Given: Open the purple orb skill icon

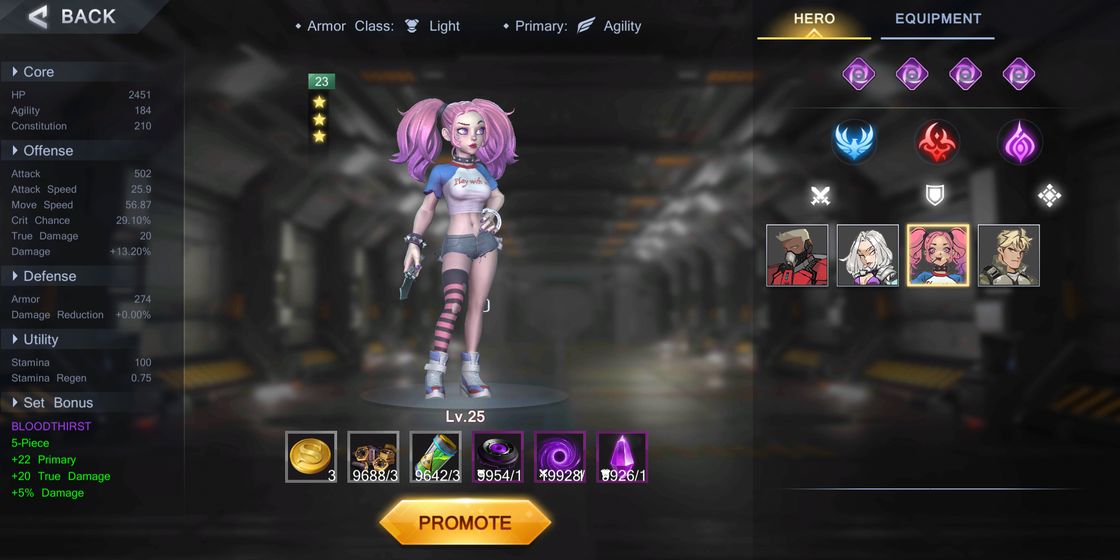Looking at the screenshot, I should click(1019, 142).
